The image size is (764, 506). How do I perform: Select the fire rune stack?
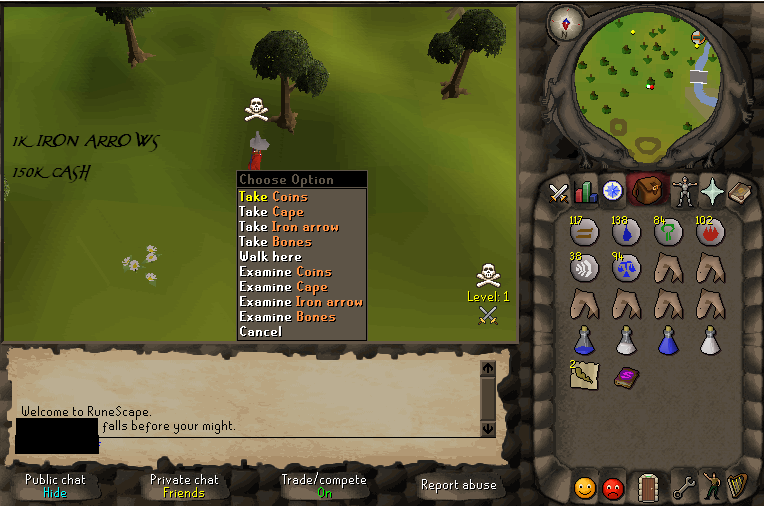709,233
